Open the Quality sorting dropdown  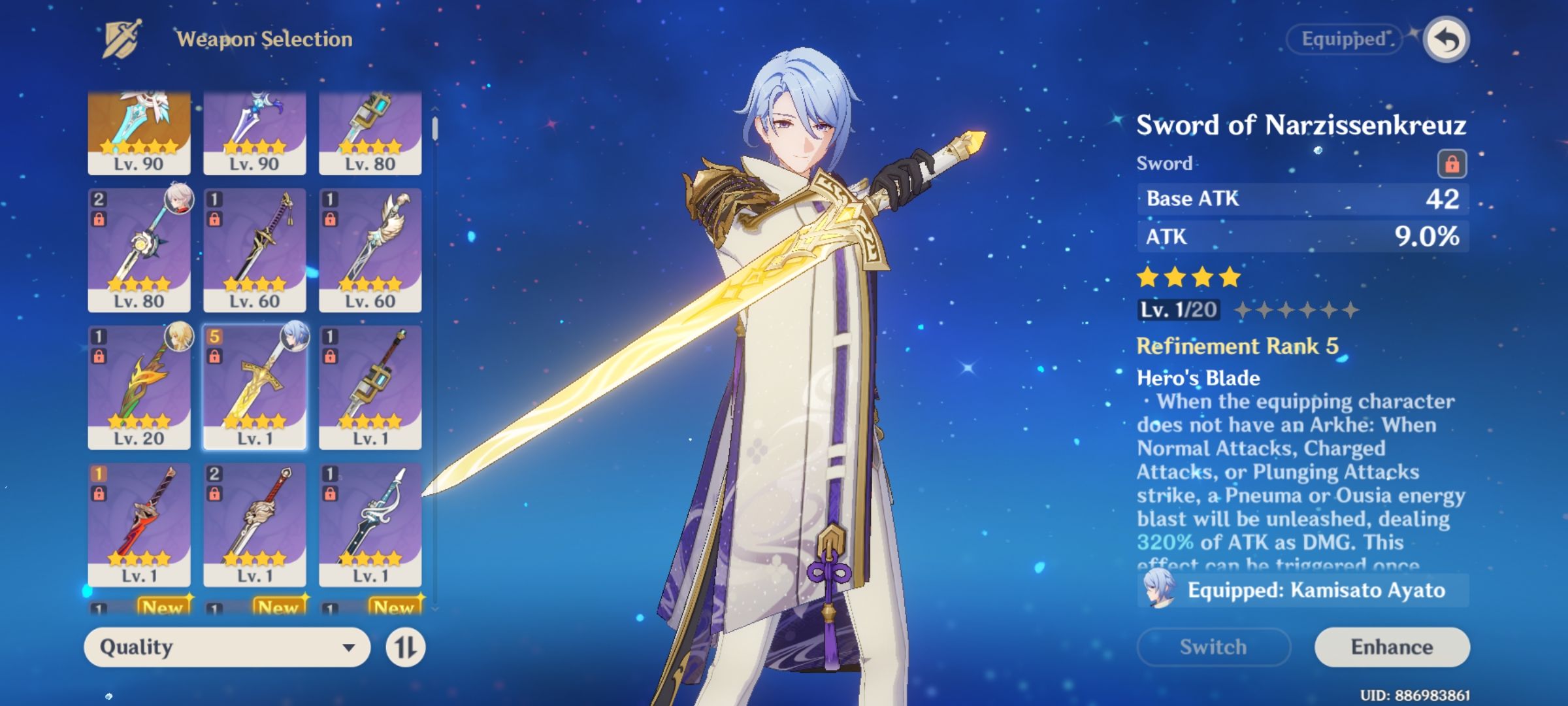[x=229, y=647]
